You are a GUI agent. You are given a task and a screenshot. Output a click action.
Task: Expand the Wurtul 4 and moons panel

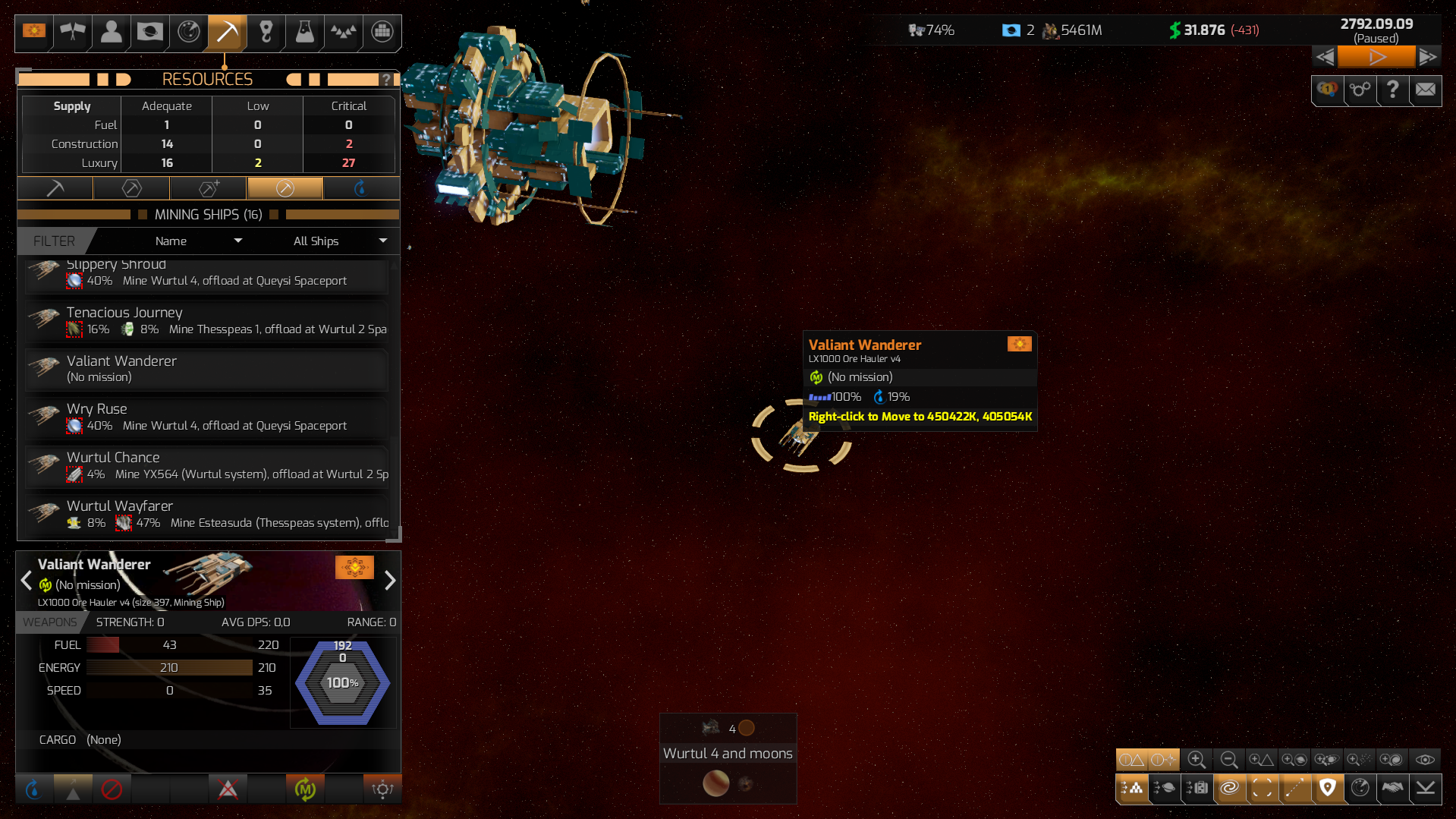[x=728, y=753]
